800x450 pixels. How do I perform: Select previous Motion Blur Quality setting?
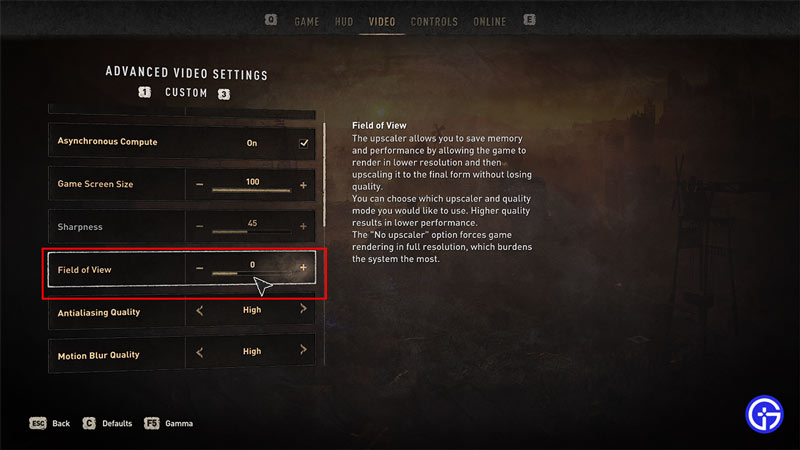coord(199,352)
